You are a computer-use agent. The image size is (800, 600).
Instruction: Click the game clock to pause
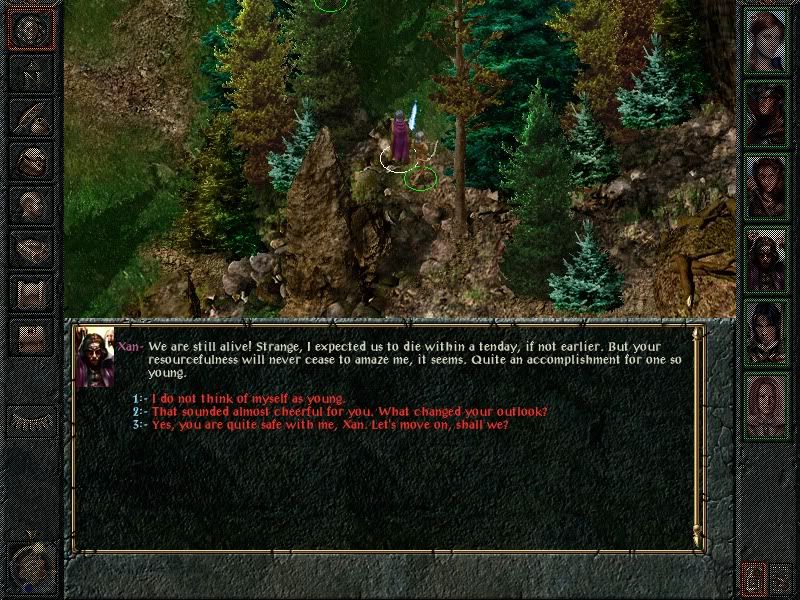30,567
